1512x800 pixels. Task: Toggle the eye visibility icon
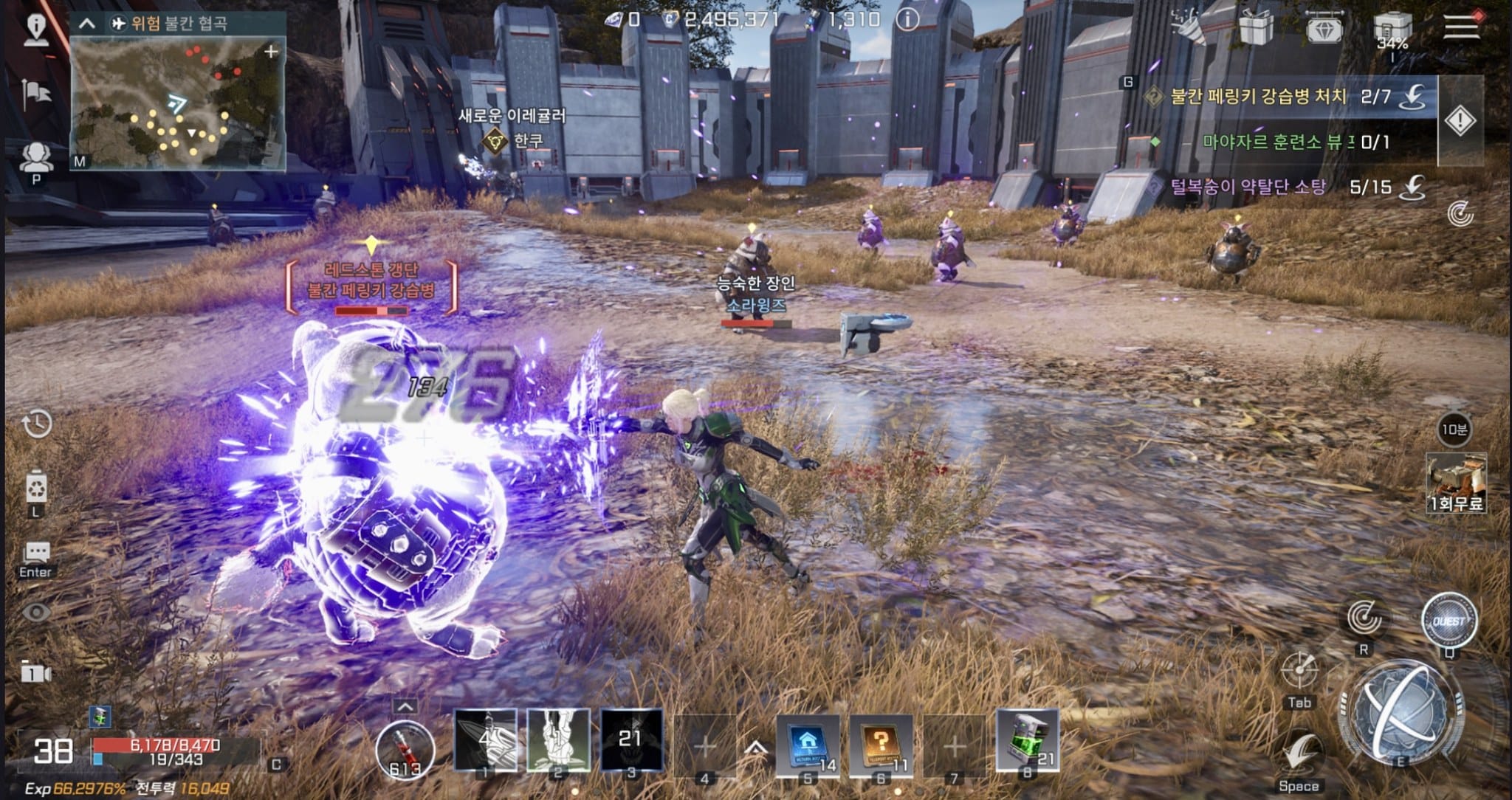pos(36,612)
